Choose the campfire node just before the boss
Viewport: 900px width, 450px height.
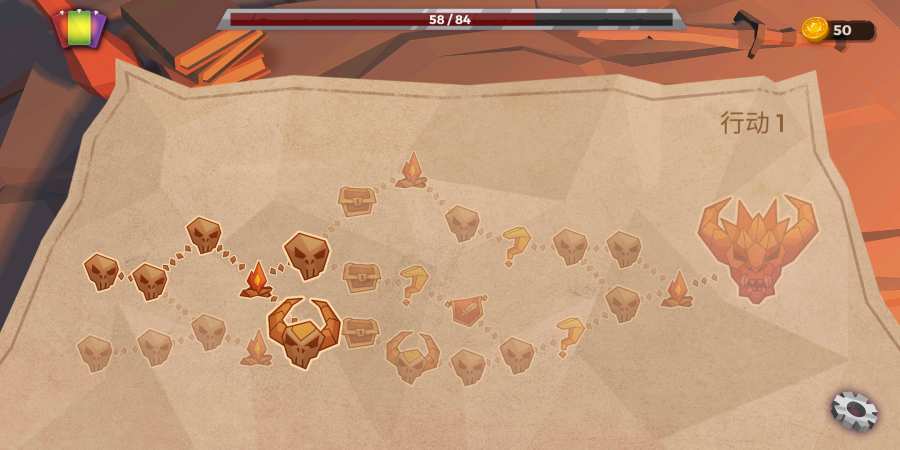(677, 290)
